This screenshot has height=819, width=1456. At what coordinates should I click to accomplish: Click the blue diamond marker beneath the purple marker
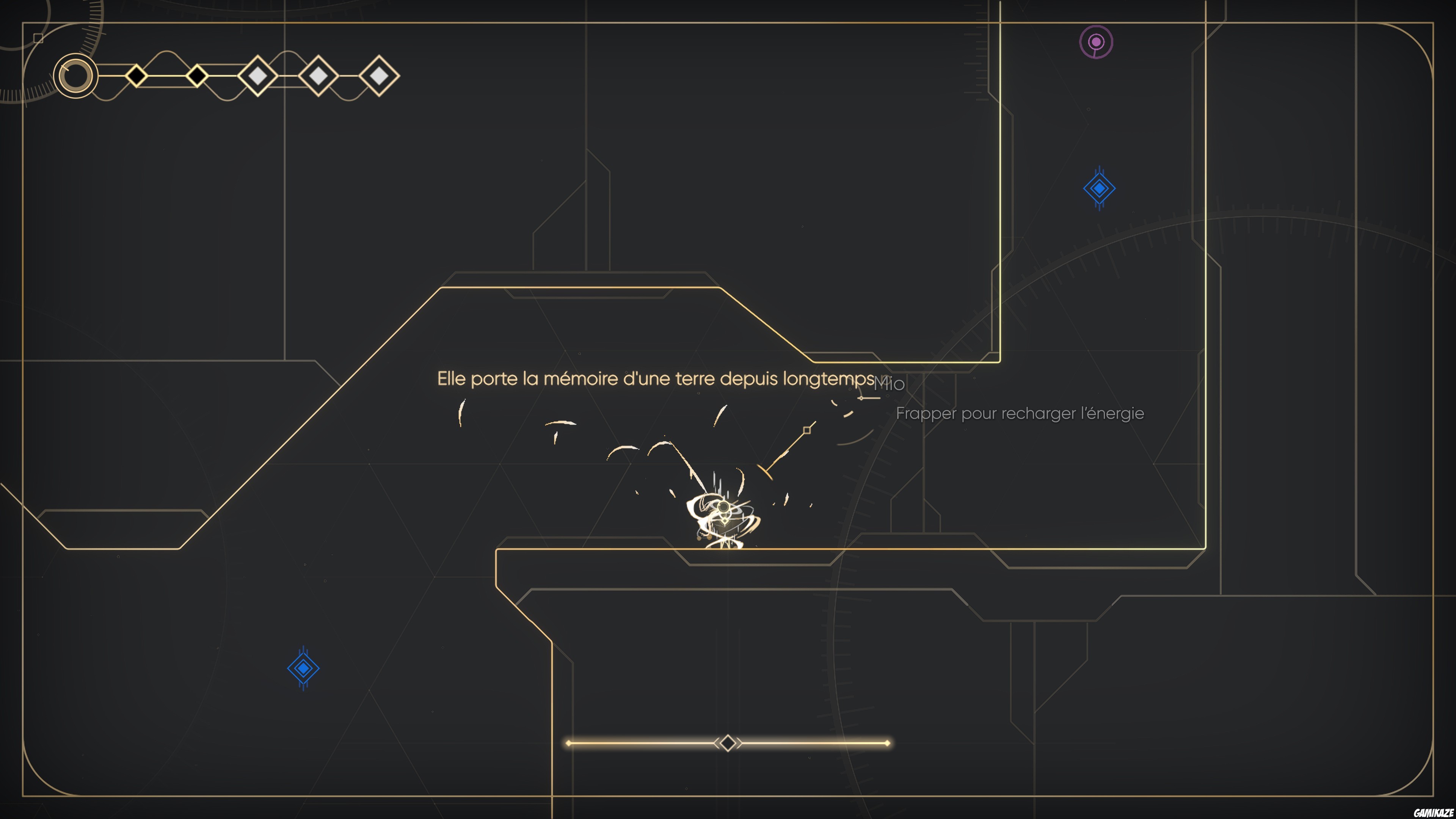pyautogui.click(x=1099, y=189)
